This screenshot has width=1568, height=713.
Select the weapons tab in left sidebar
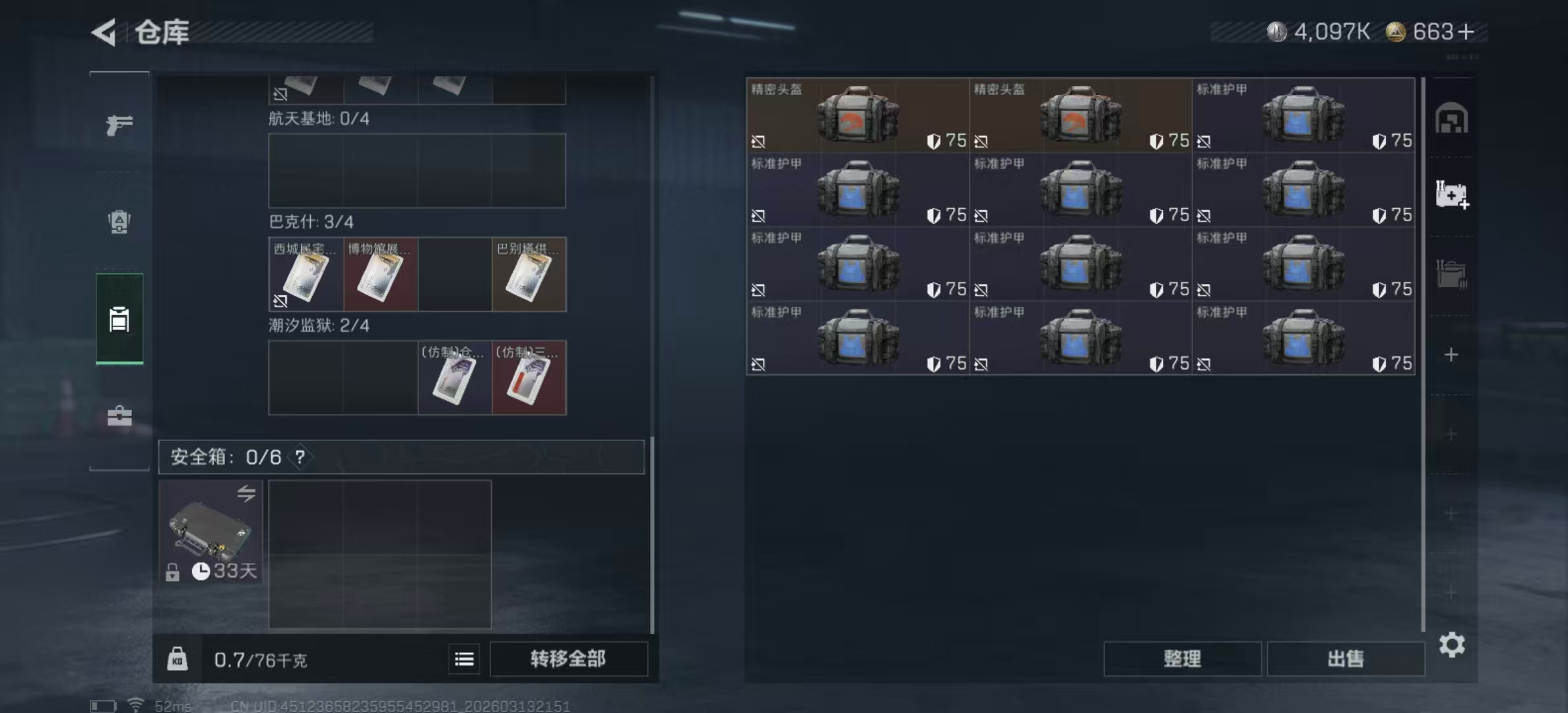pos(118,124)
